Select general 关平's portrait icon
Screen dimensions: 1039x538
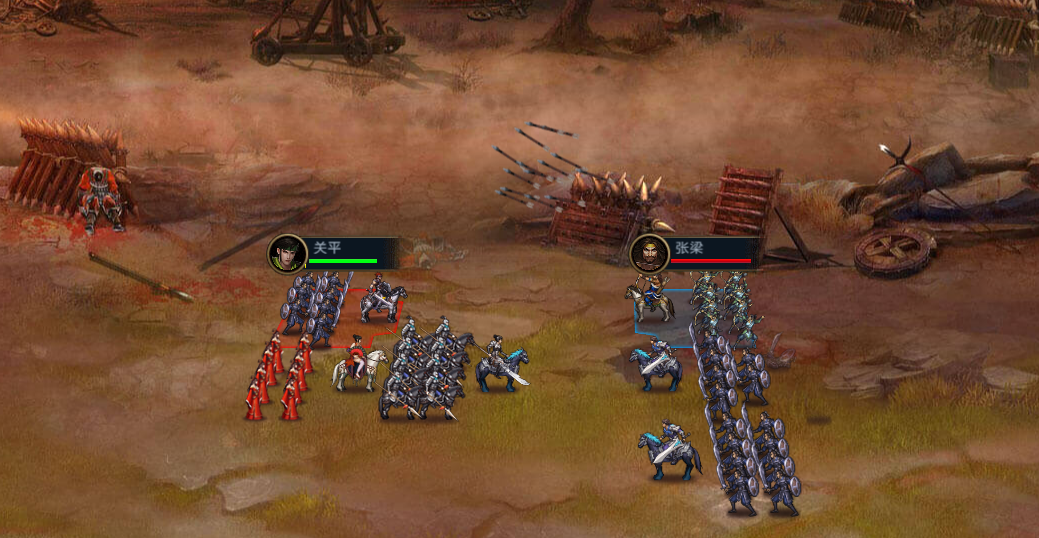[x=287, y=253]
